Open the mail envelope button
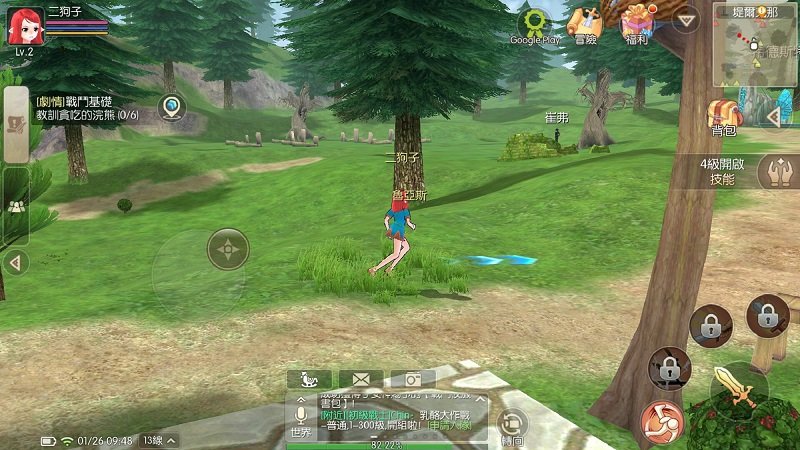This screenshot has width=800, height=450. 361,380
